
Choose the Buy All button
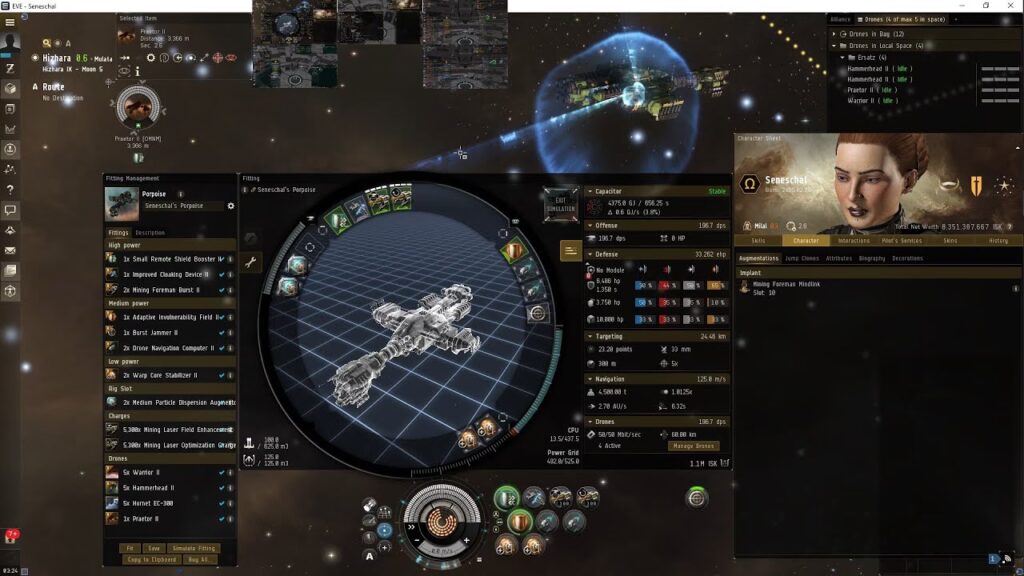(x=196, y=559)
